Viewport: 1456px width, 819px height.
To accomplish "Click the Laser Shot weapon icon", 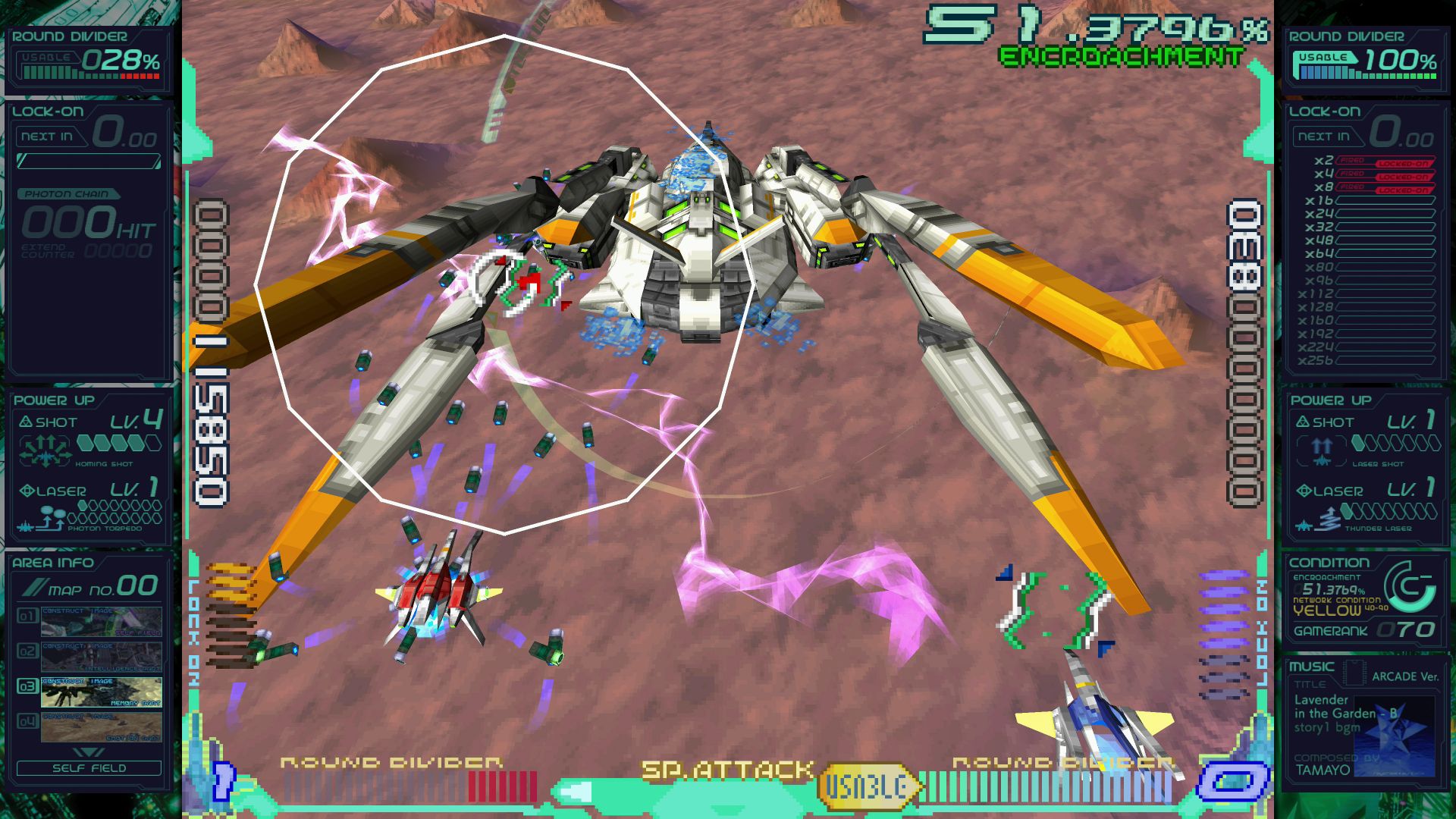I will (1322, 450).
